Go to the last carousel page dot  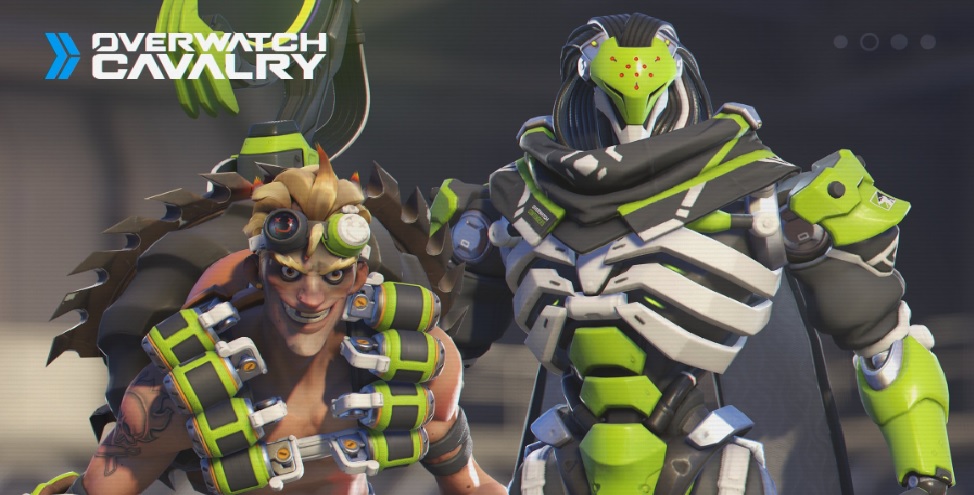click(x=928, y=42)
